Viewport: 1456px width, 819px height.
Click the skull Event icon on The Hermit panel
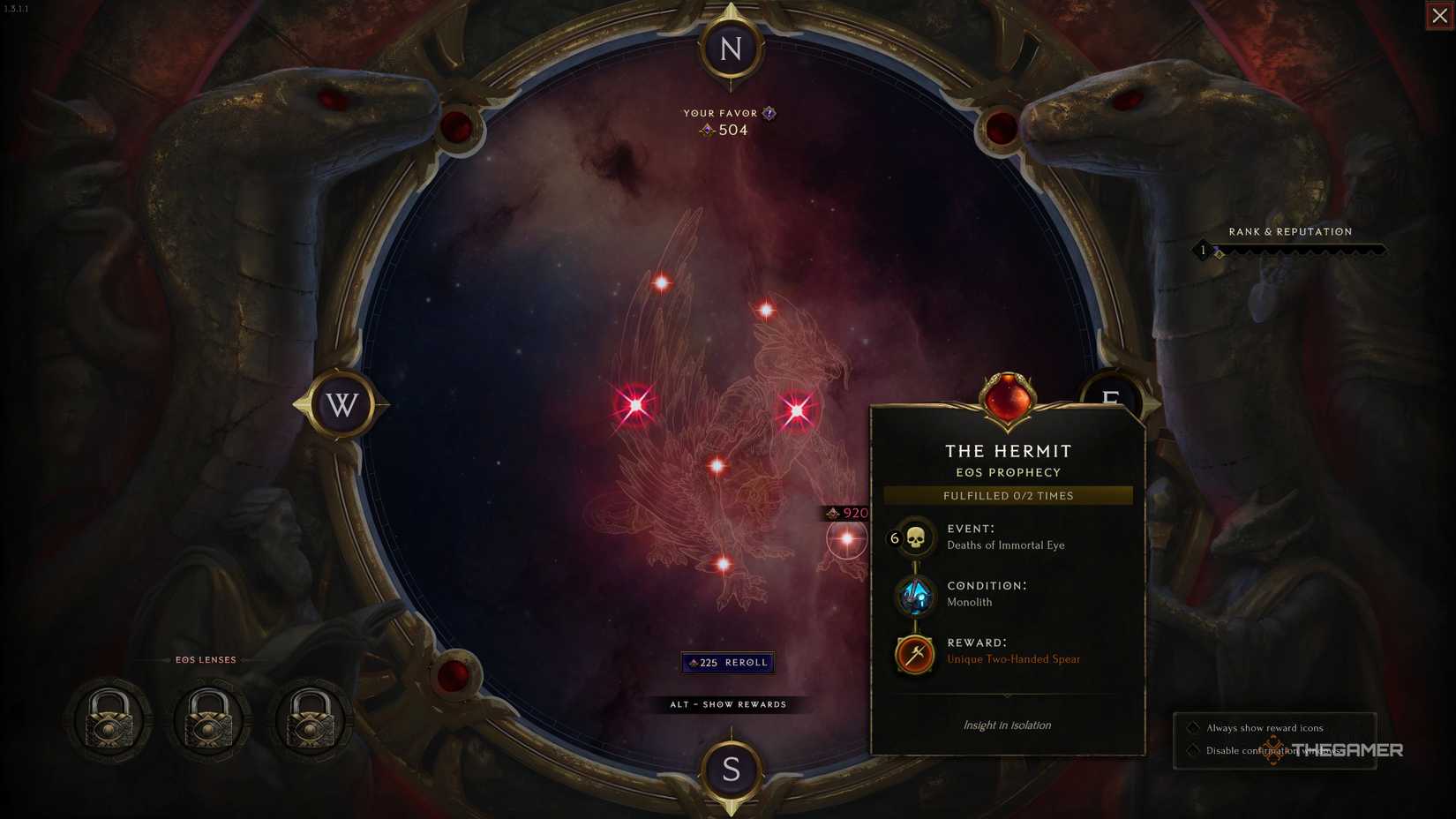click(914, 537)
